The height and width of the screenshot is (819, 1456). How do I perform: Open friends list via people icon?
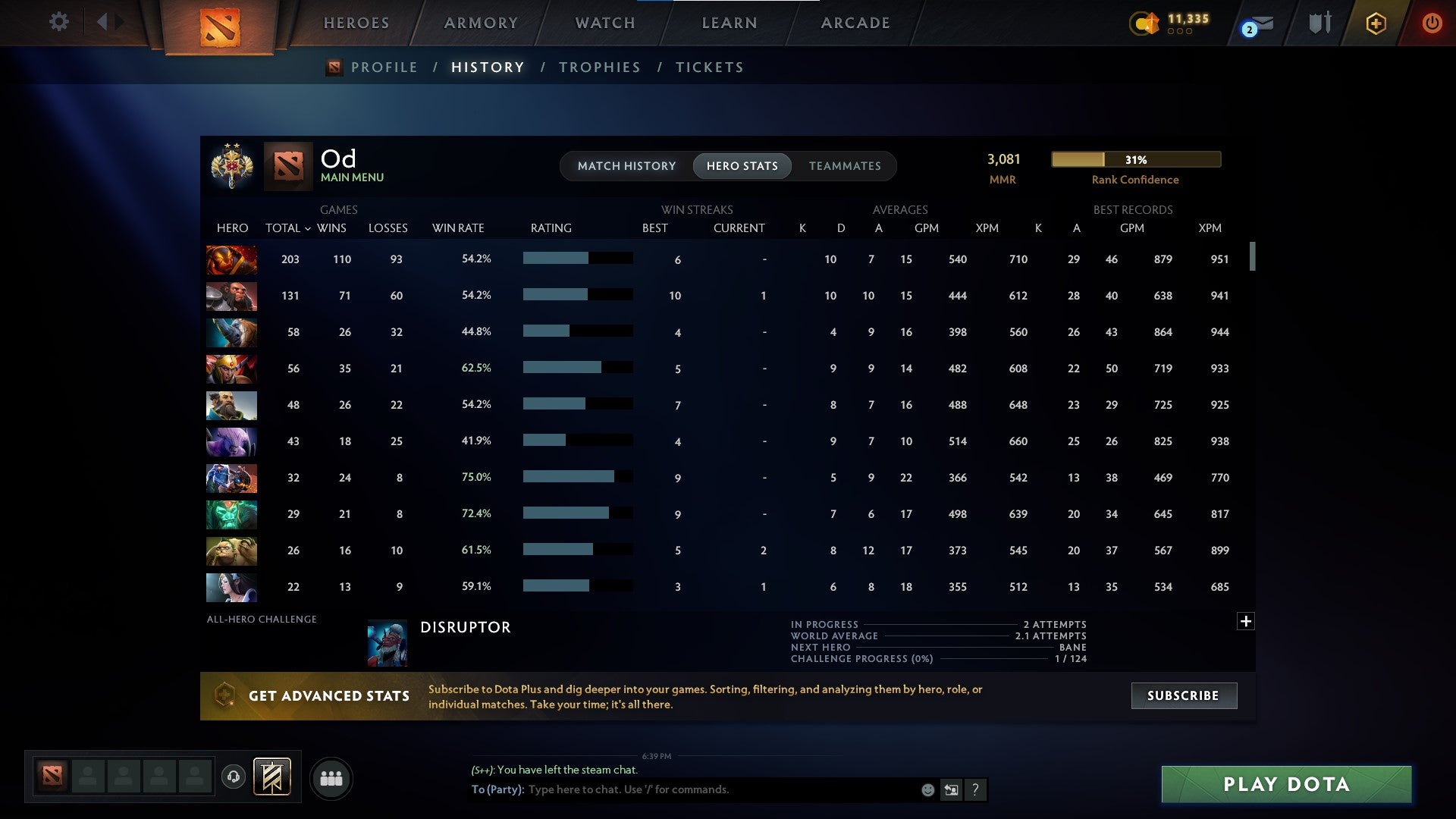[331, 778]
